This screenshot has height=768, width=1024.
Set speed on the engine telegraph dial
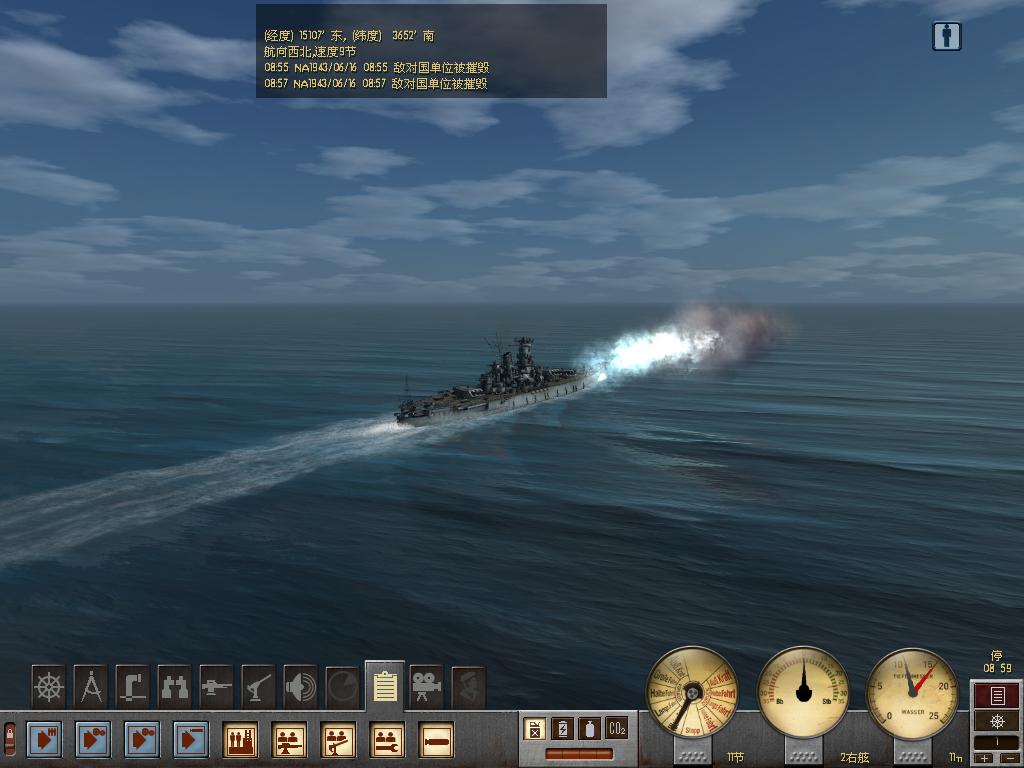pyautogui.click(x=692, y=692)
